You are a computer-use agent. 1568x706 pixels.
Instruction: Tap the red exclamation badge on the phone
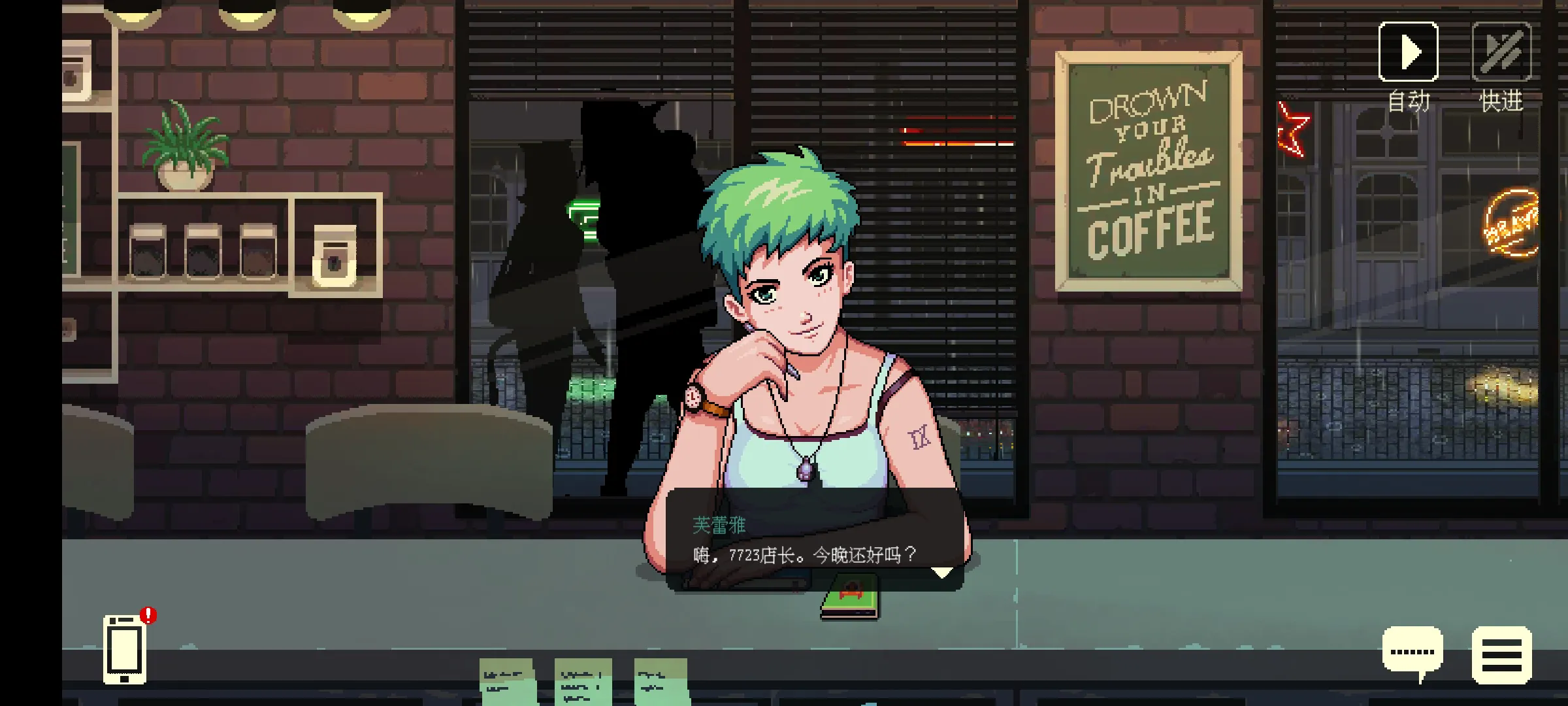[x=149, y=615]
